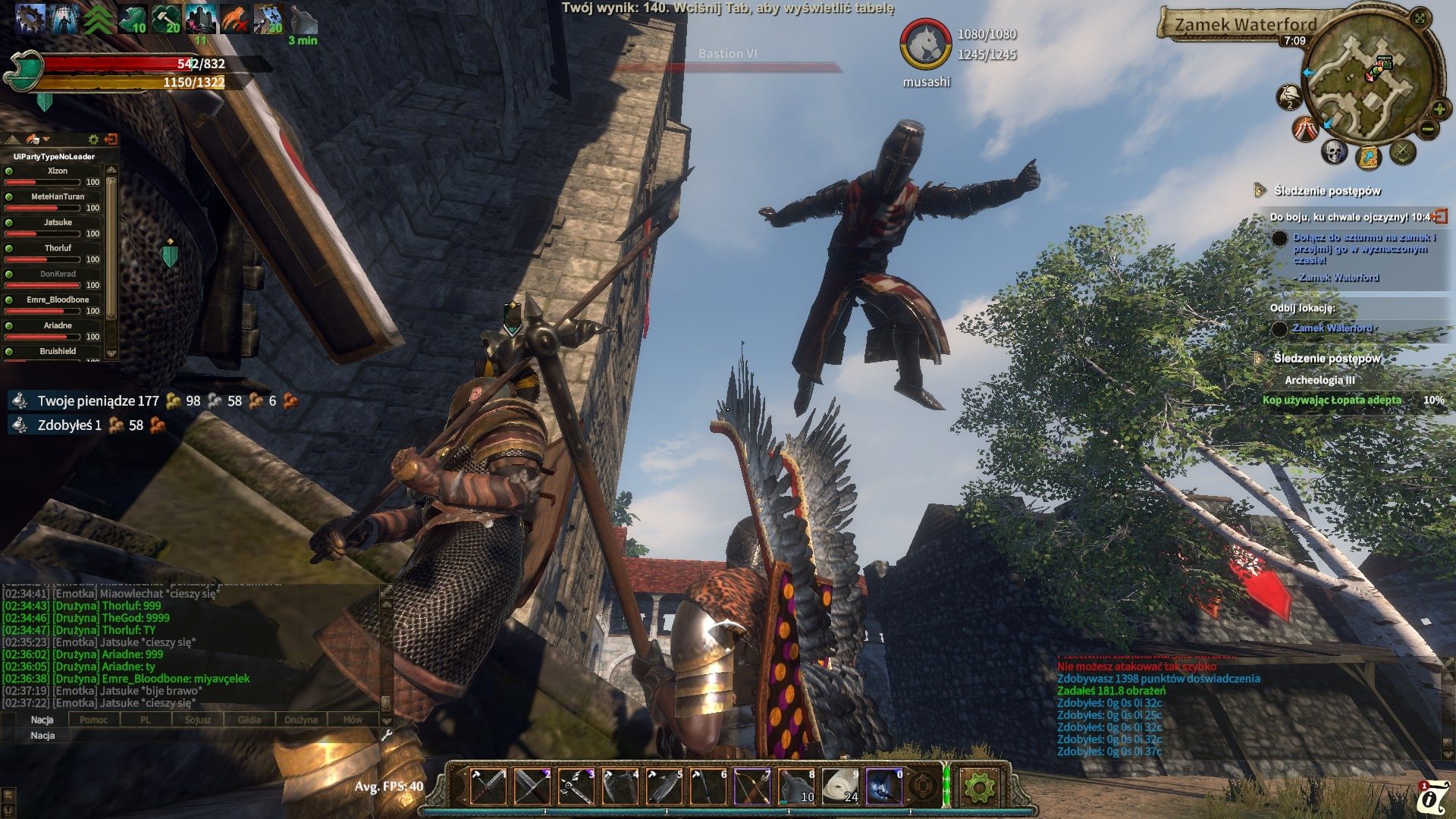Switch chat to the Gildia tab
Image resolution: width=1456 pixels, height=819 pixels.
pyautogui.click(x=249, y=720)
